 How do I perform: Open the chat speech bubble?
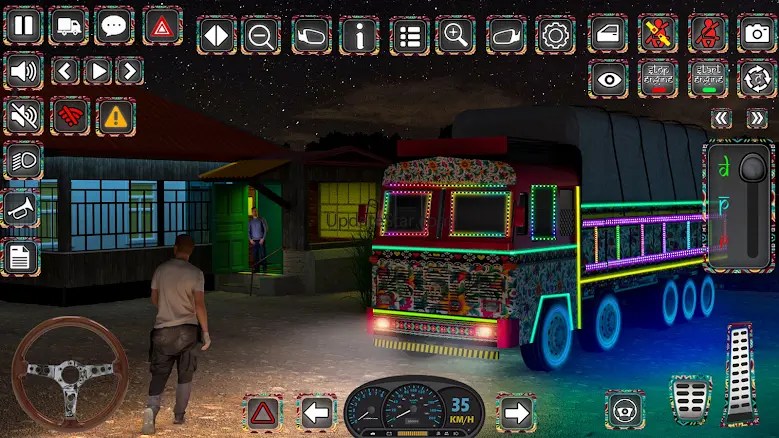click(x=114, y=26)
